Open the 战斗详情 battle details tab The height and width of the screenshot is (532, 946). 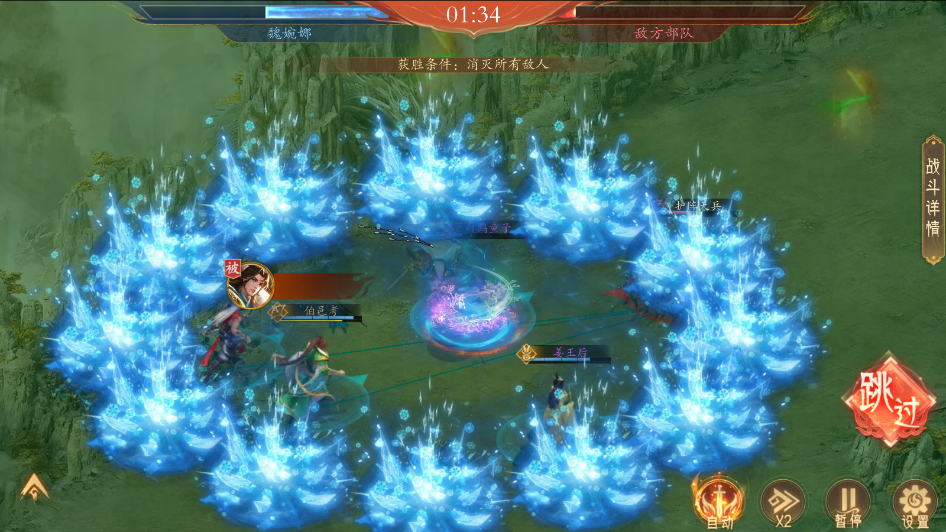[x=932, y=198]
